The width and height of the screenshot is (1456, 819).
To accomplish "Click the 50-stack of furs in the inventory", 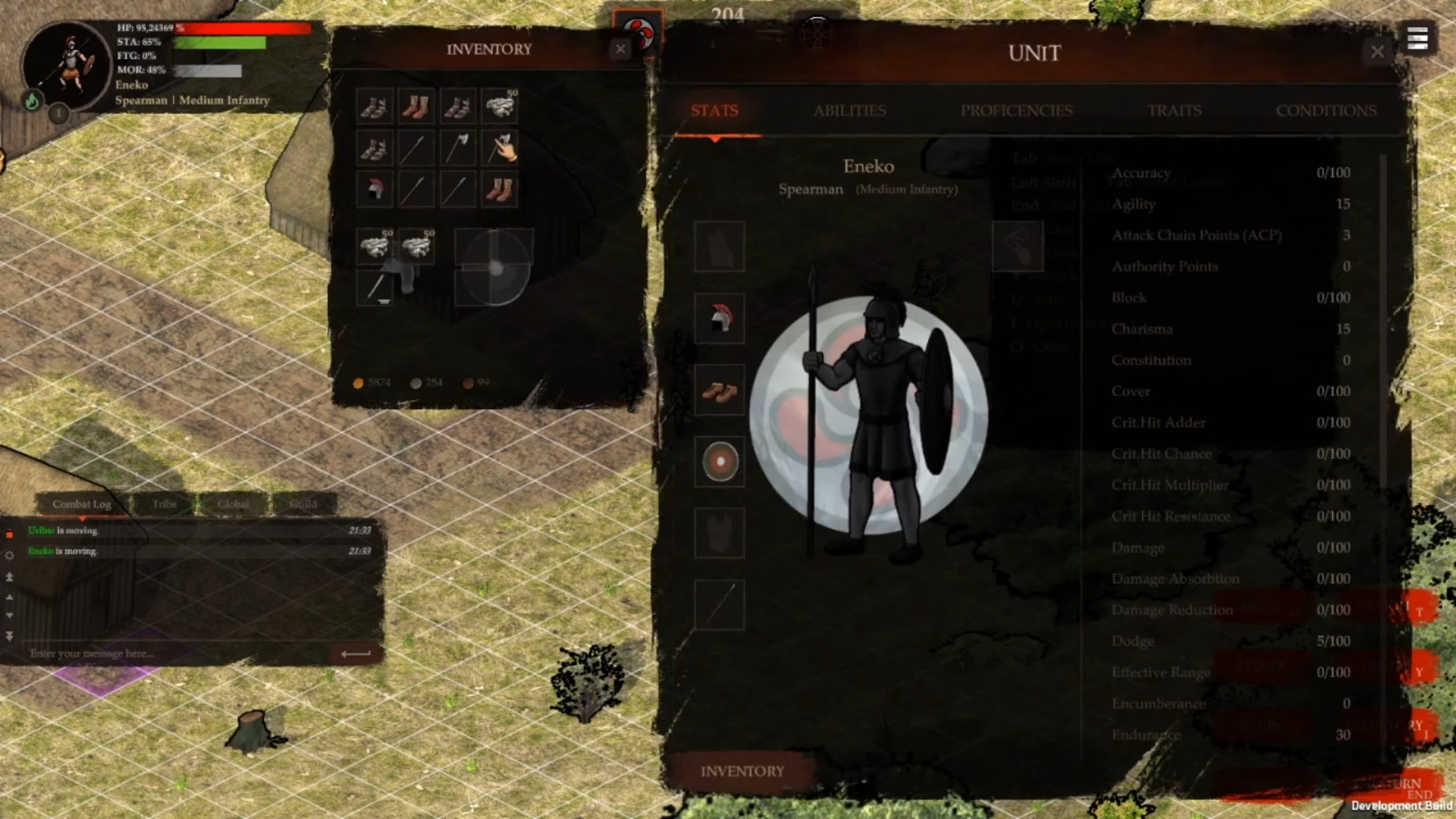I will [501, 106].
